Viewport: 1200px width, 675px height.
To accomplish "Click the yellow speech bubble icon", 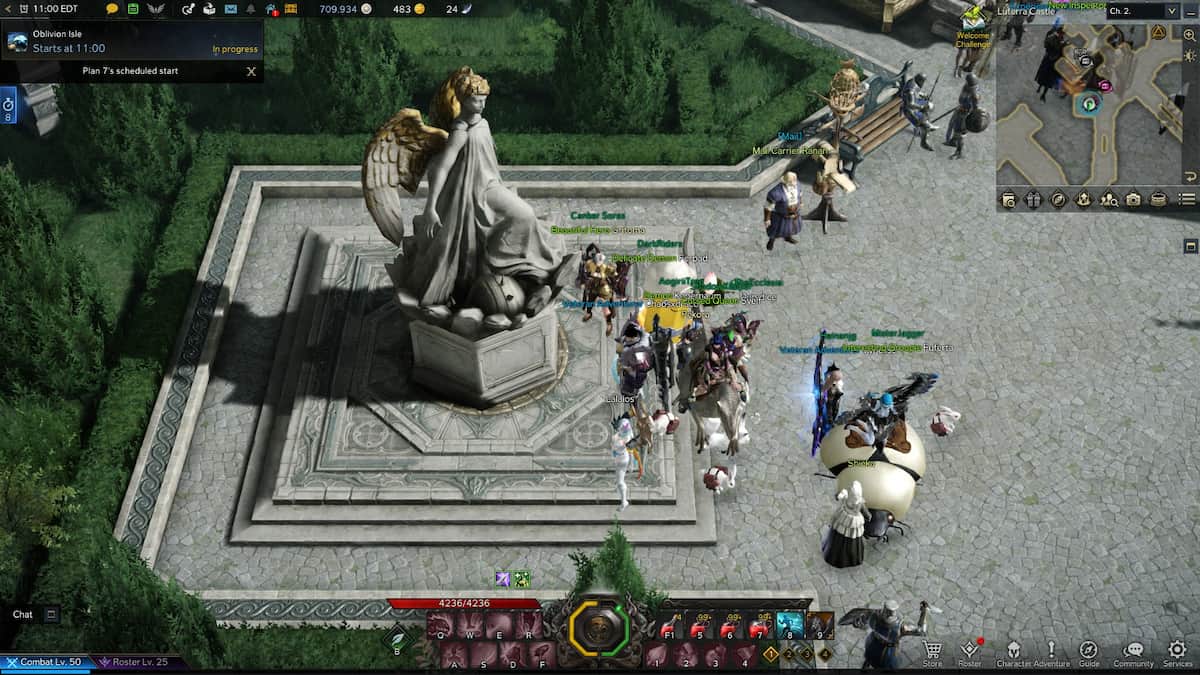I will [x=112, y=9].
